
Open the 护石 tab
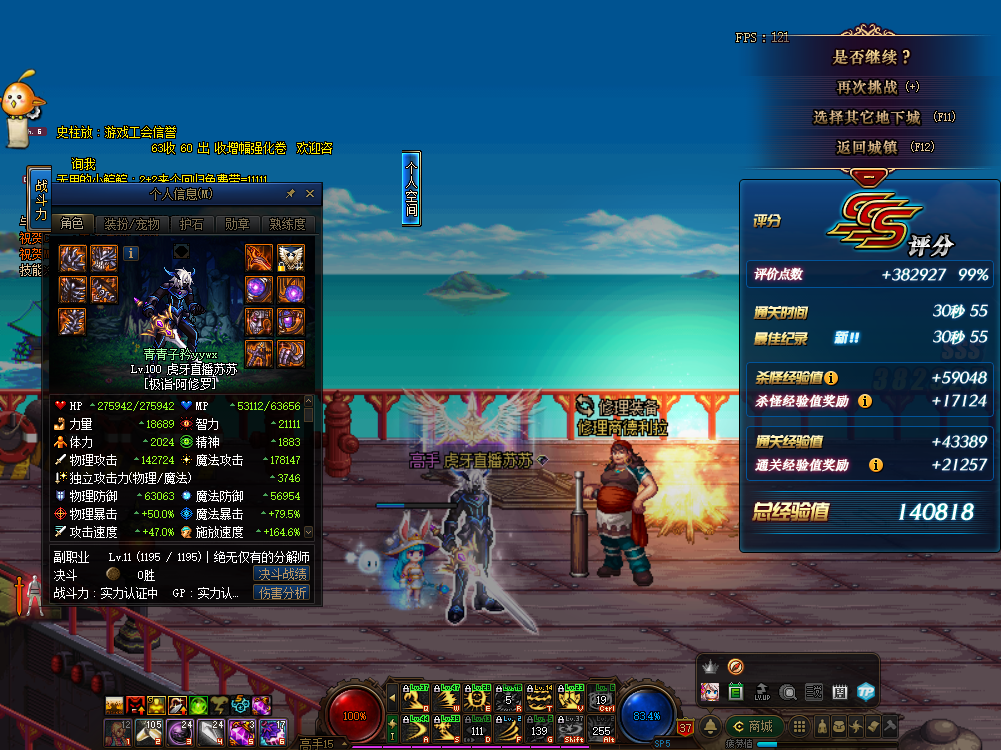tap(191, 224)
